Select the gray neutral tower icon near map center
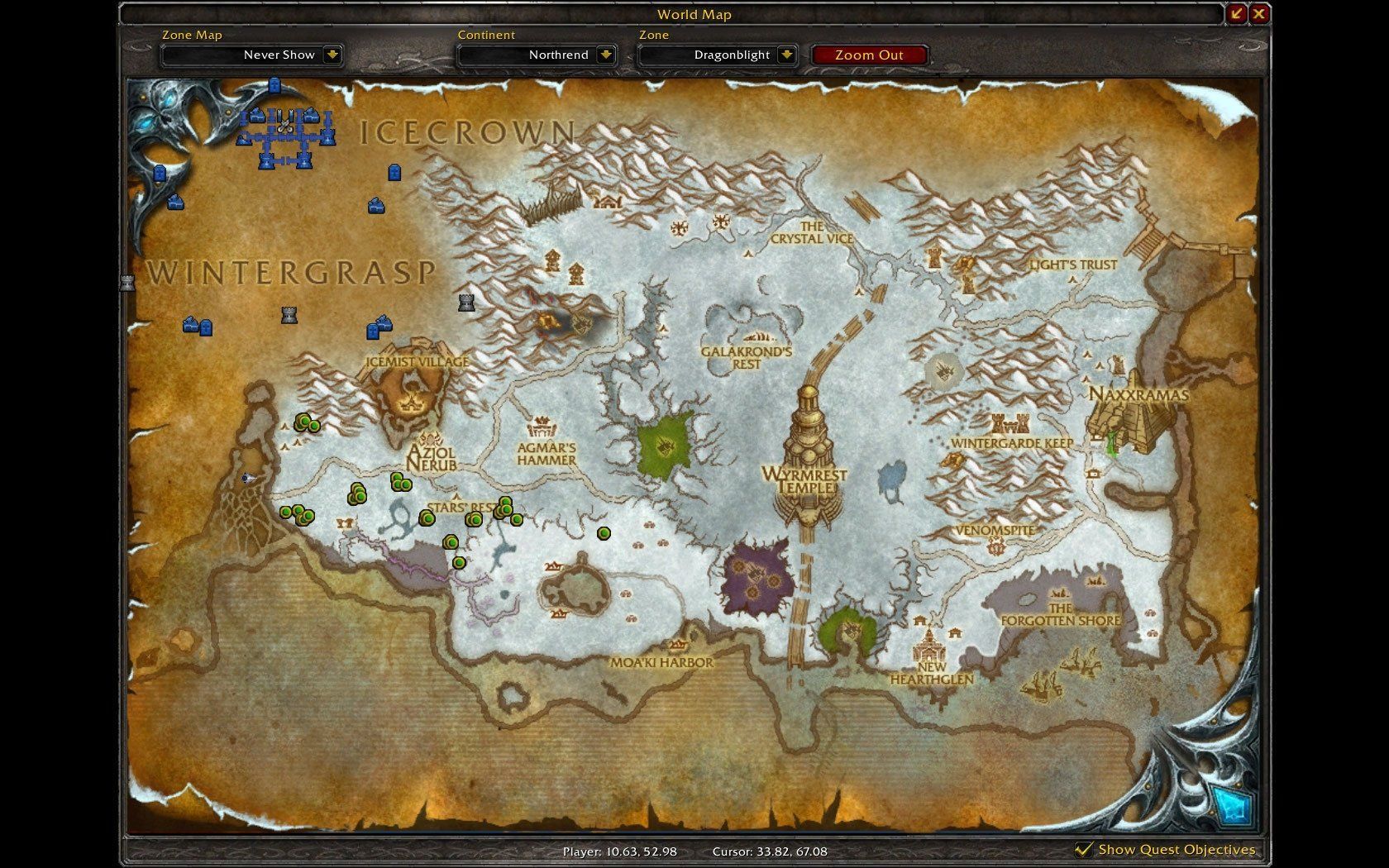 [x=465, y=301]
